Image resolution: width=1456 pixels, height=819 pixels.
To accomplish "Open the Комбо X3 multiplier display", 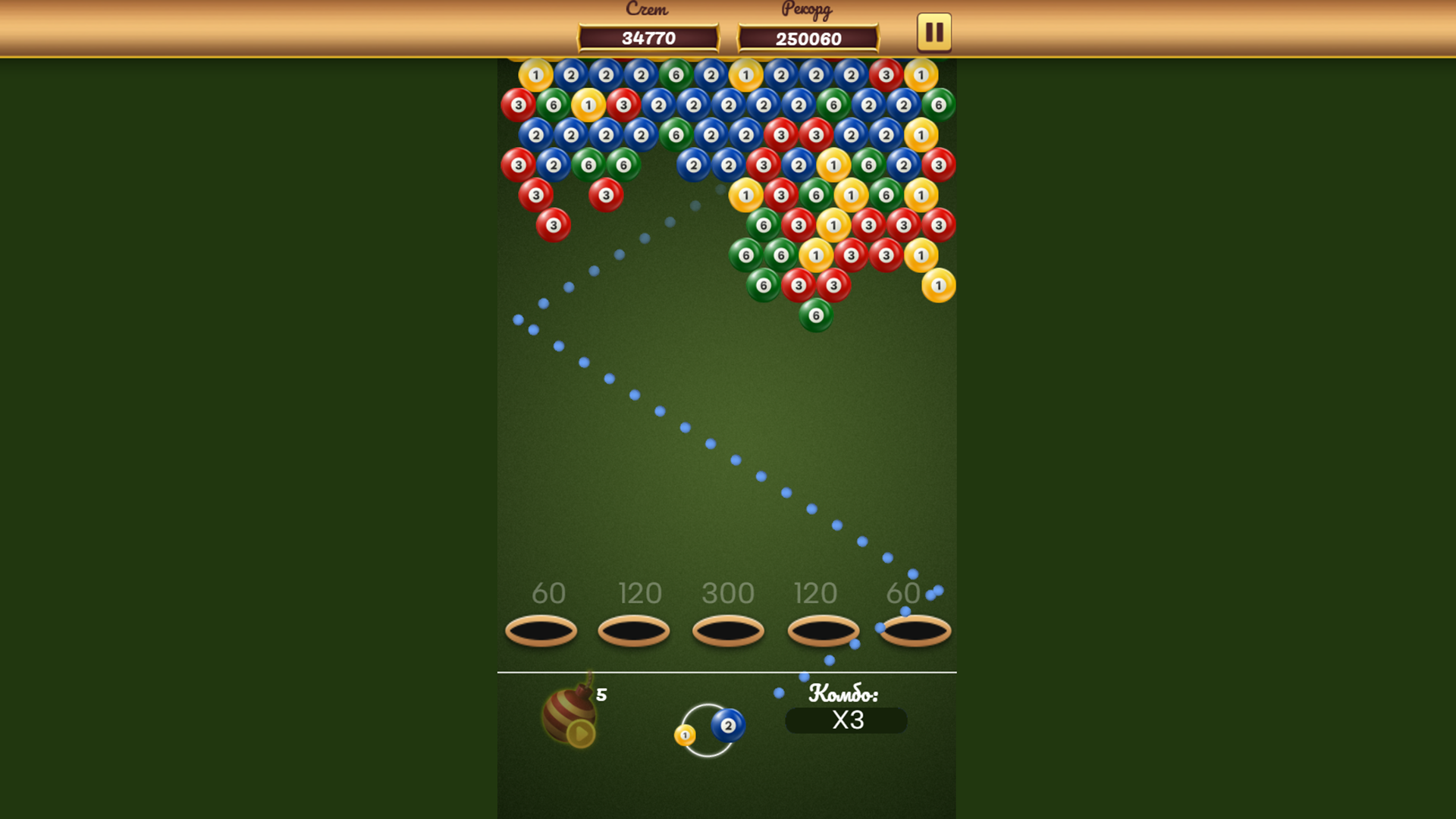I will (x=846, y=720).
